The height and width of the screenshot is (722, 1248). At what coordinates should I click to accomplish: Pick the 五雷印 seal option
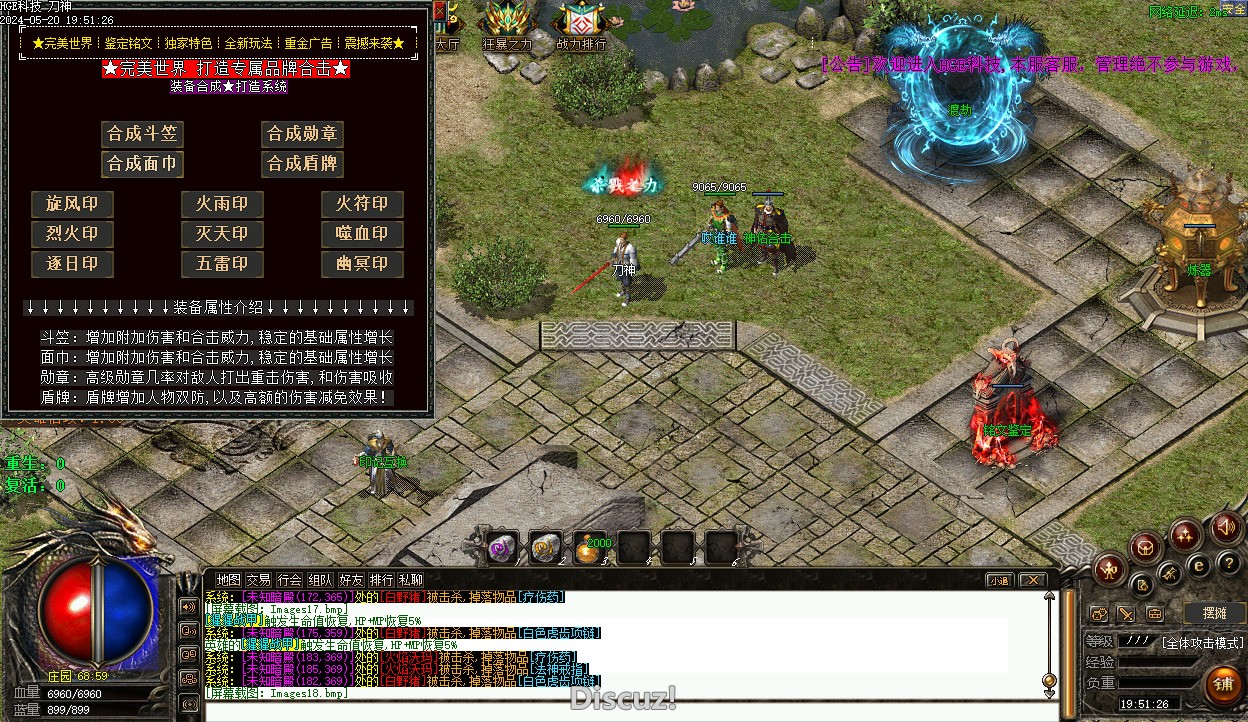tap(222, 264)
